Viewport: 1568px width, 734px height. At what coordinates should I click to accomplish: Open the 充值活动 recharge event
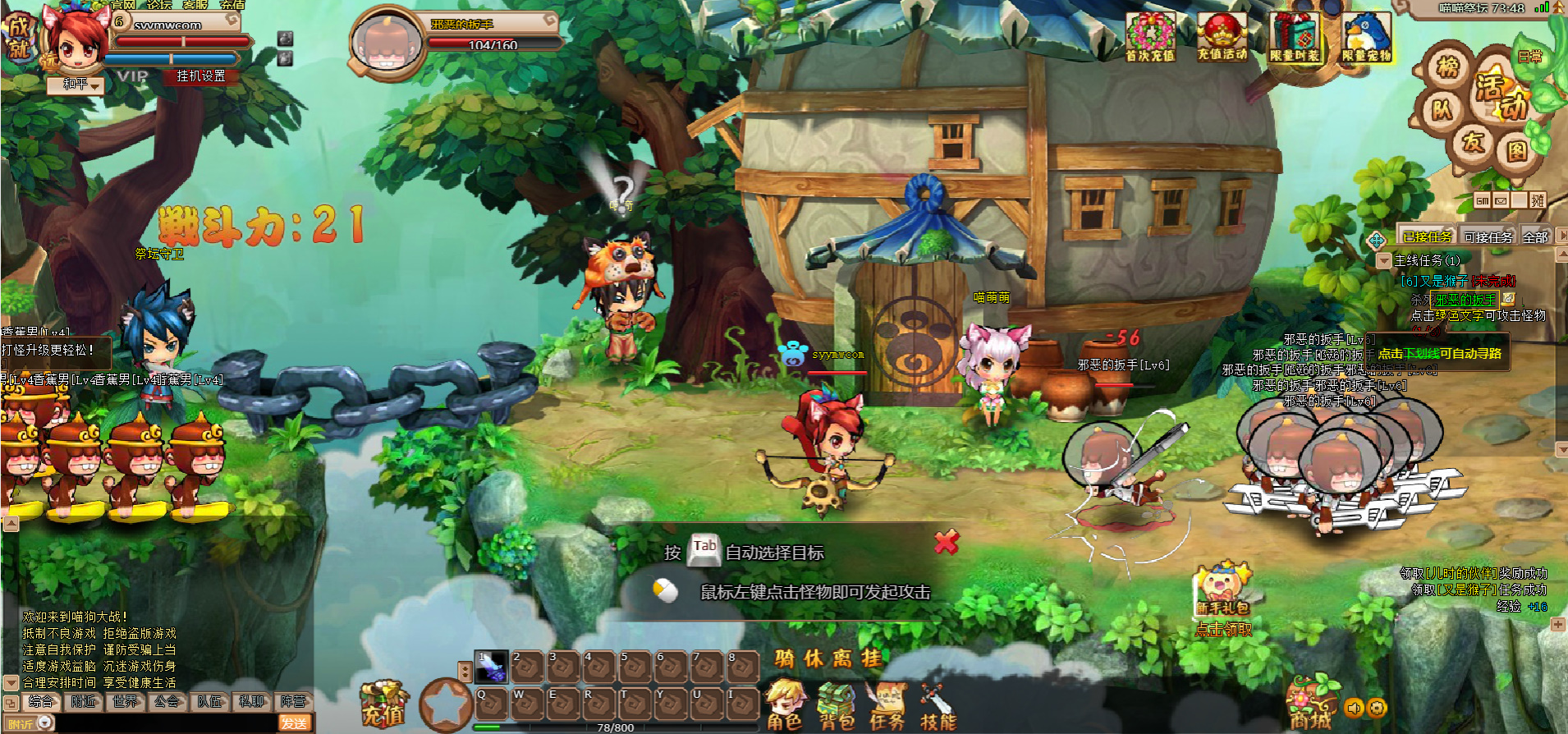tap(1222, 37)
